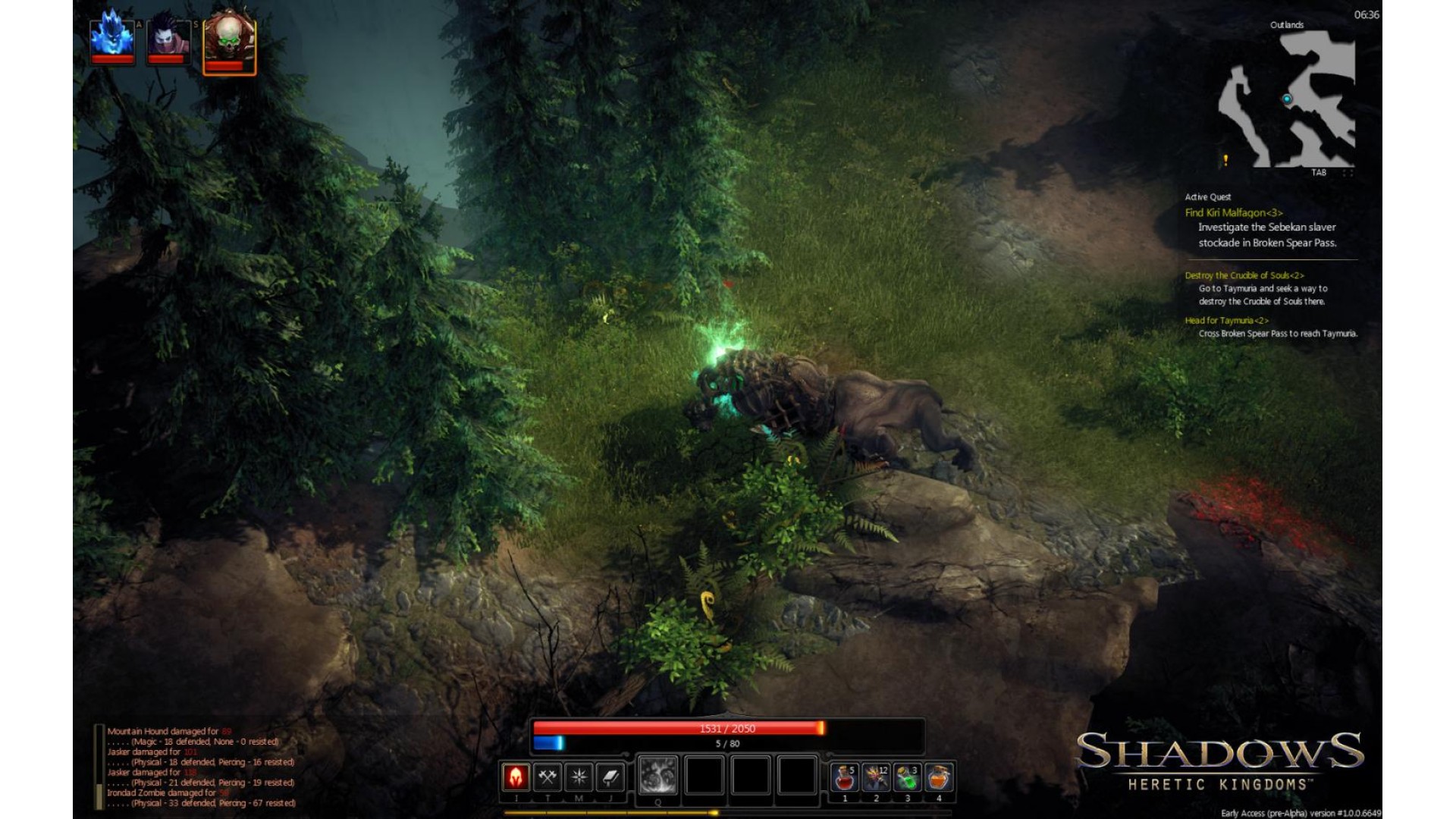Select the blue flame spirit portrait
The height and width of the screenshot is (819, 1456).
[x=112, y=36]
